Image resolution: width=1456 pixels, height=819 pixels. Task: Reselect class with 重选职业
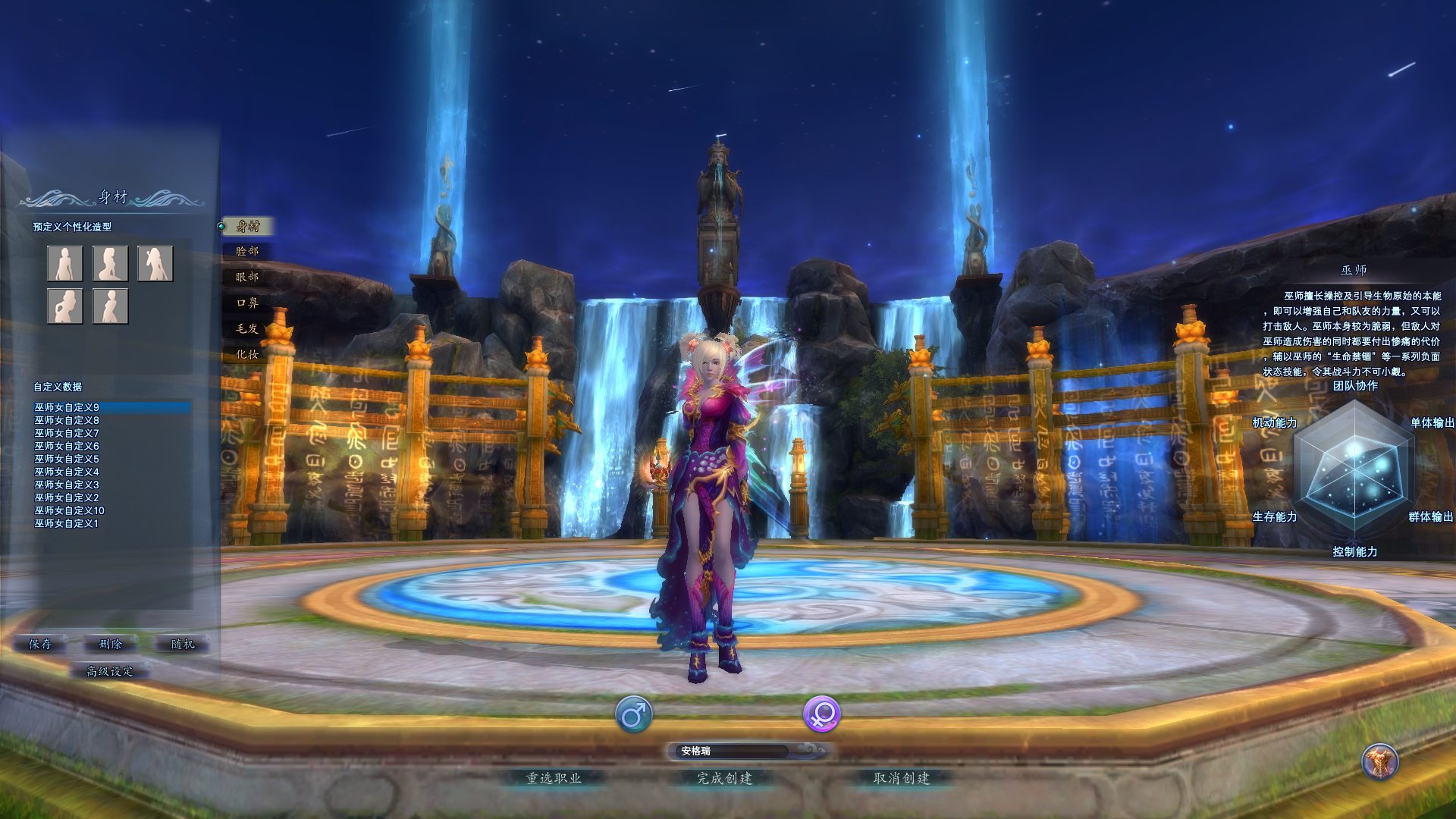[x=554, y=778]
